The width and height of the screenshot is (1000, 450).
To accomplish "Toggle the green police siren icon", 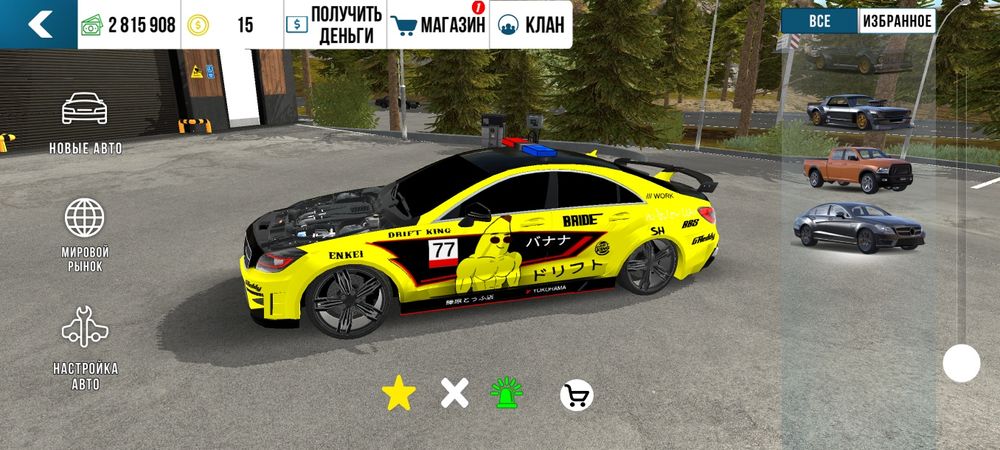I will click(x=507, y=394).
